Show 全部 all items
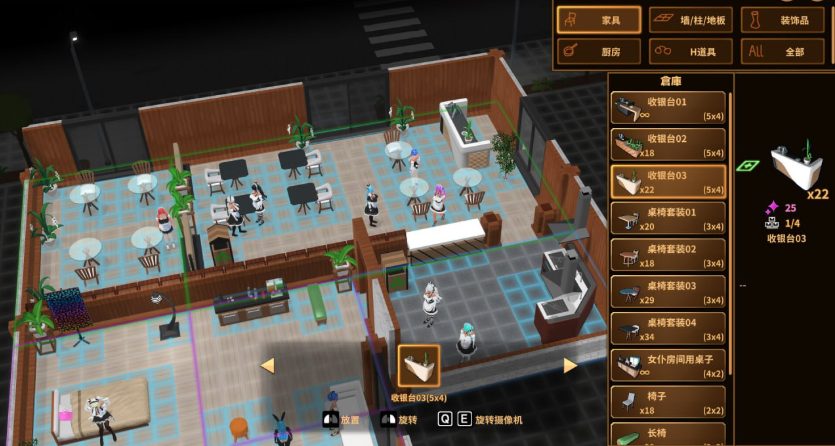The width and height of the screenshot is (835, 446). pos(782,51)
